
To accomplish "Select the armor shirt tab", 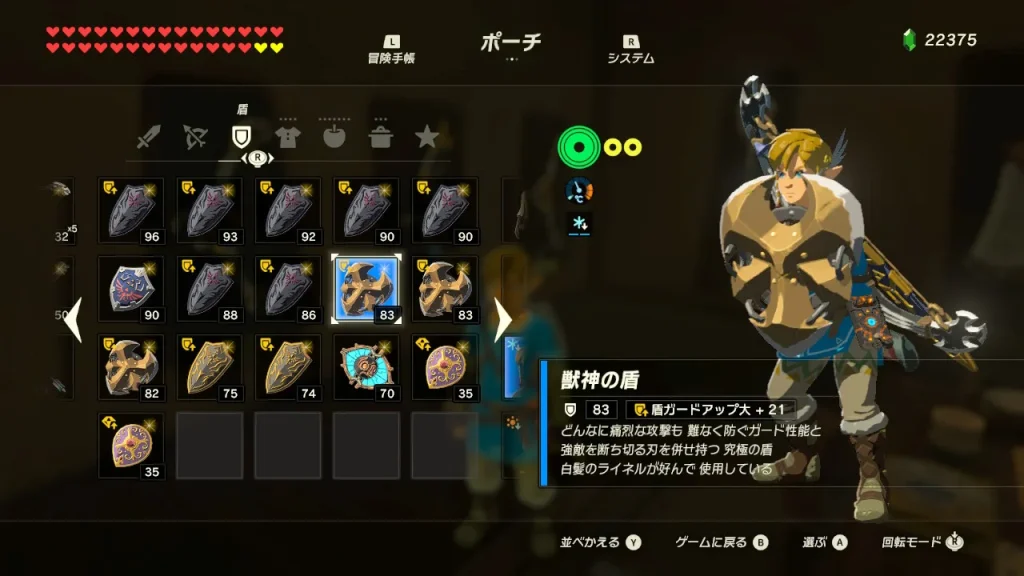I will coord(288,137).
